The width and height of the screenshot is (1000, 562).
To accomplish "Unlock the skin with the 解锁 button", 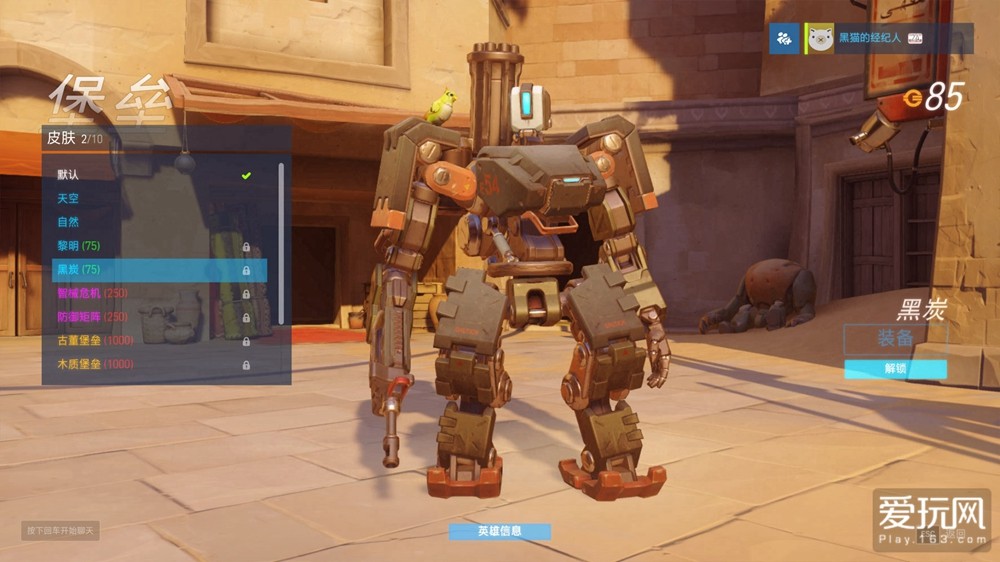I will [x=895, y=369].
